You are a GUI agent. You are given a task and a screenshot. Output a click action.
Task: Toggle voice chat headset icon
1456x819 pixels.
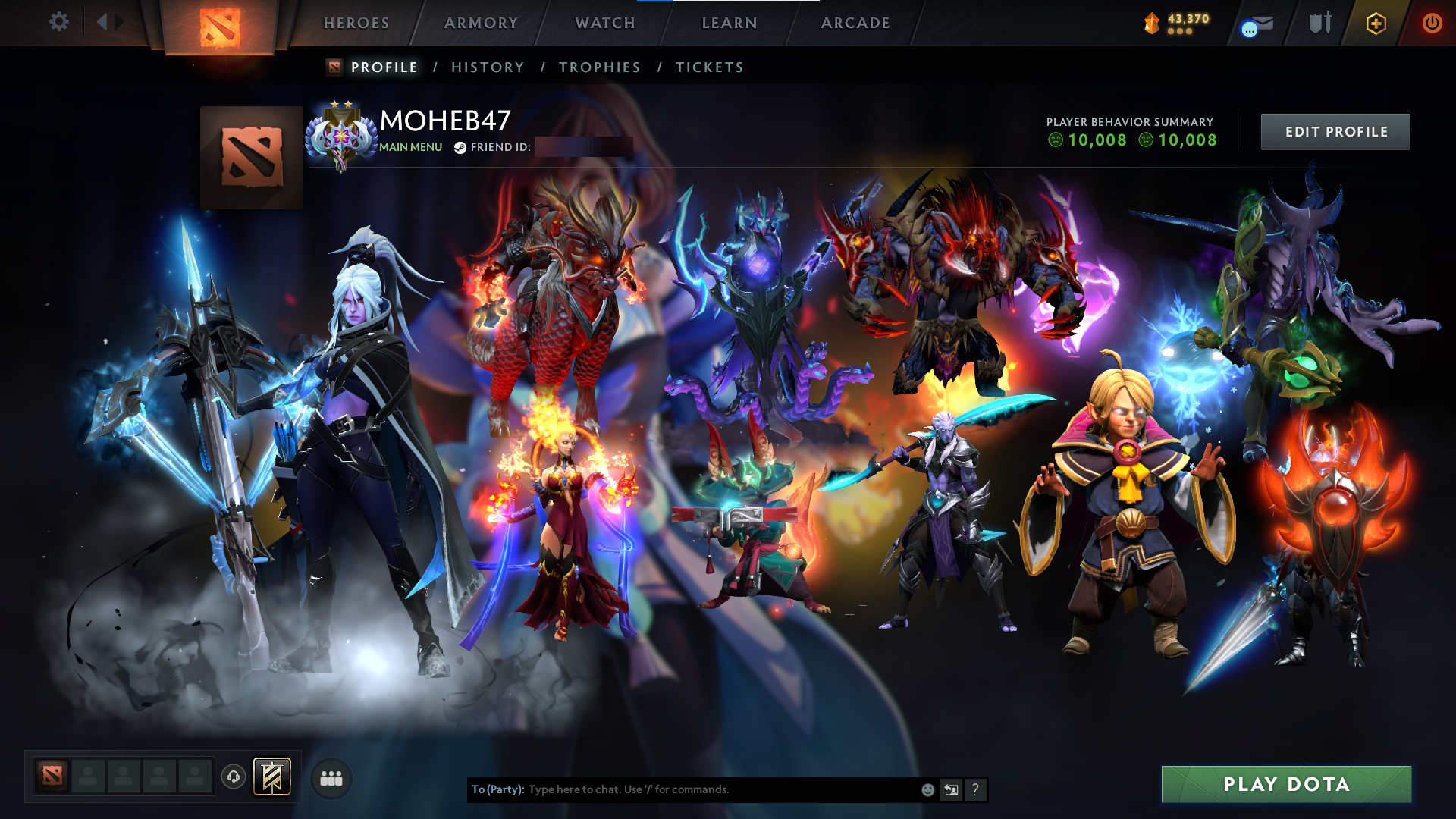coord(233,778)
